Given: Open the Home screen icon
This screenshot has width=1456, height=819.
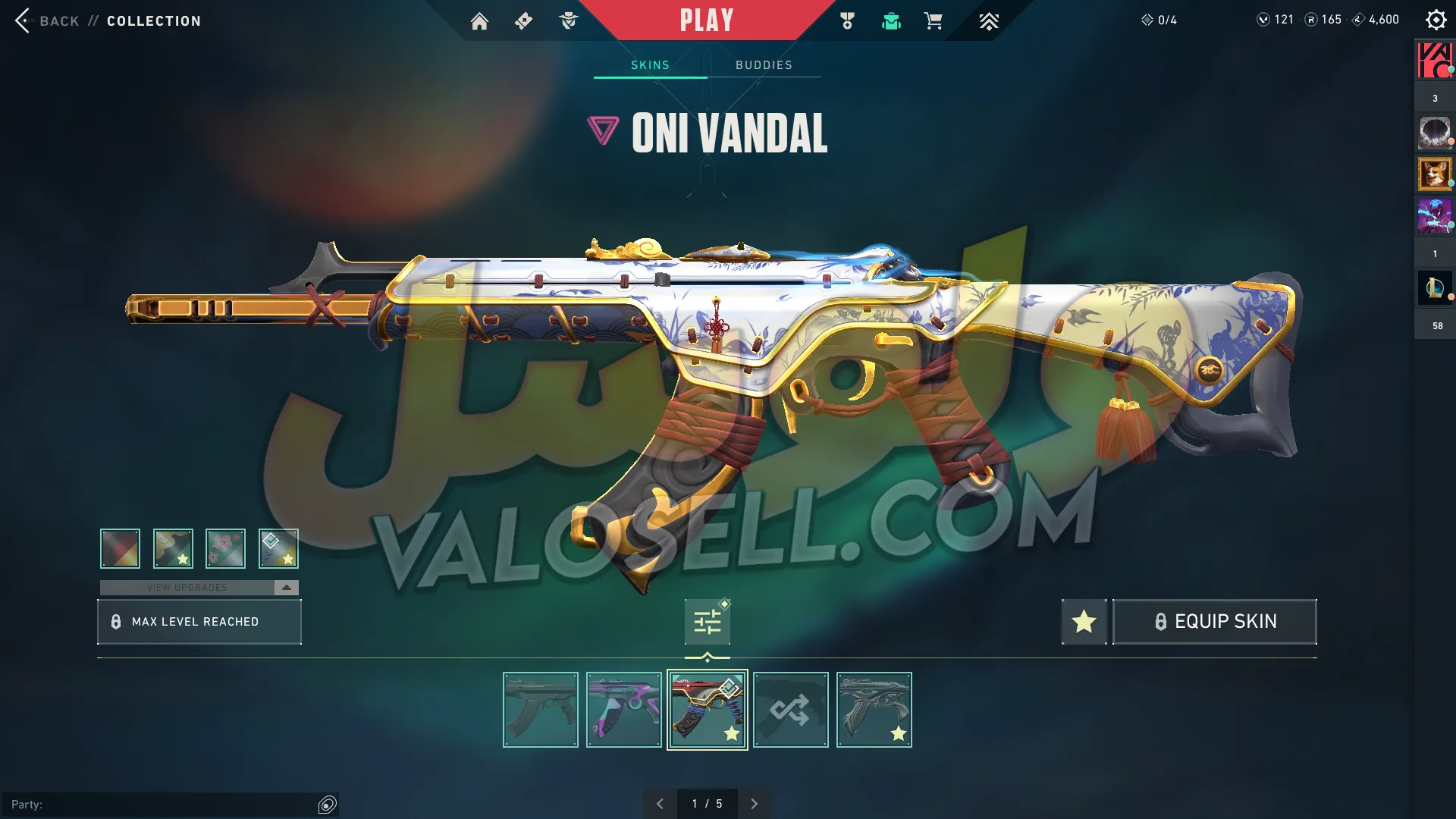Looking at the screenshot, I should tap(479, 21).
